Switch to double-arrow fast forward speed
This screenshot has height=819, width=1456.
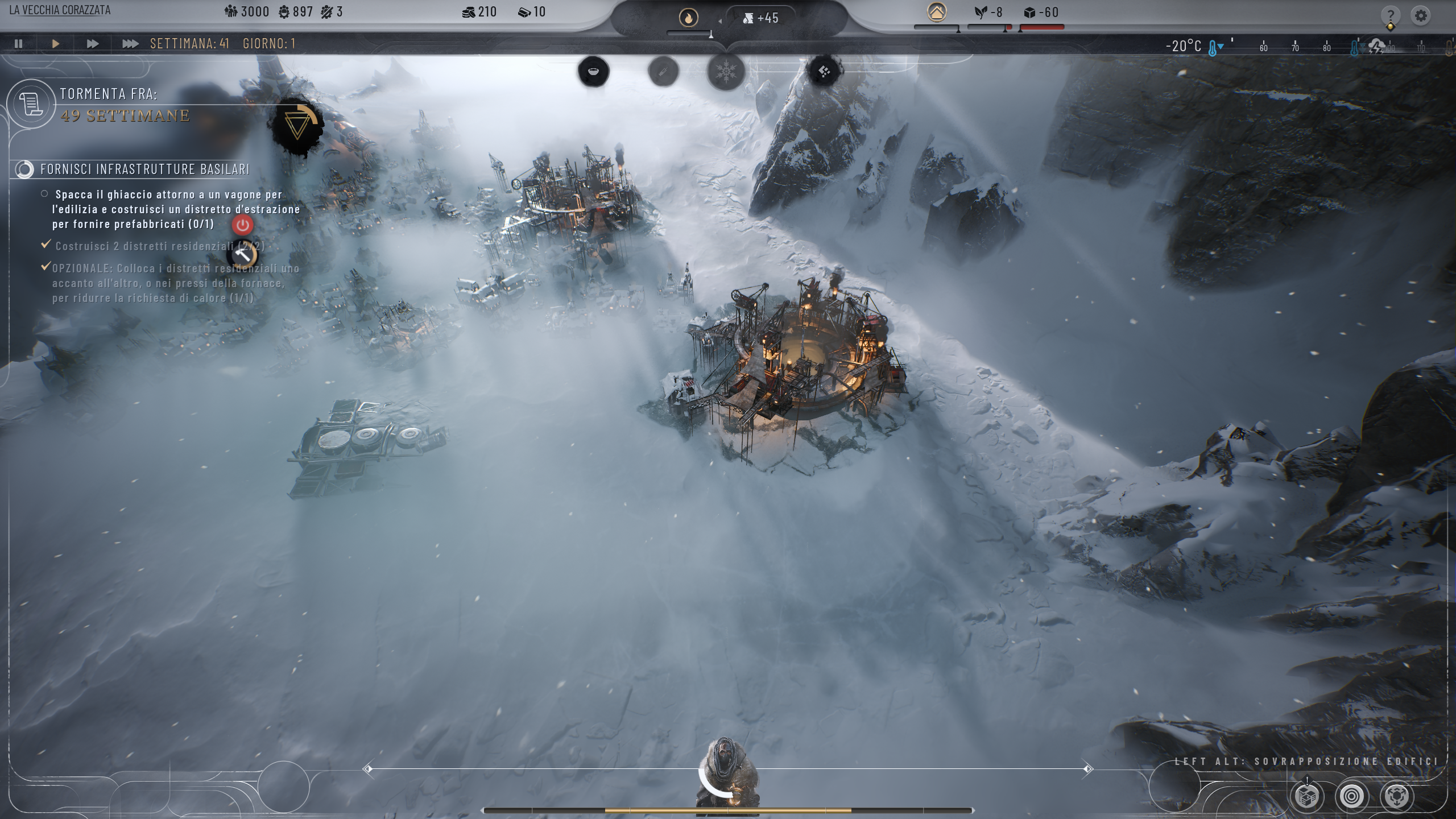tap(93, 44)
